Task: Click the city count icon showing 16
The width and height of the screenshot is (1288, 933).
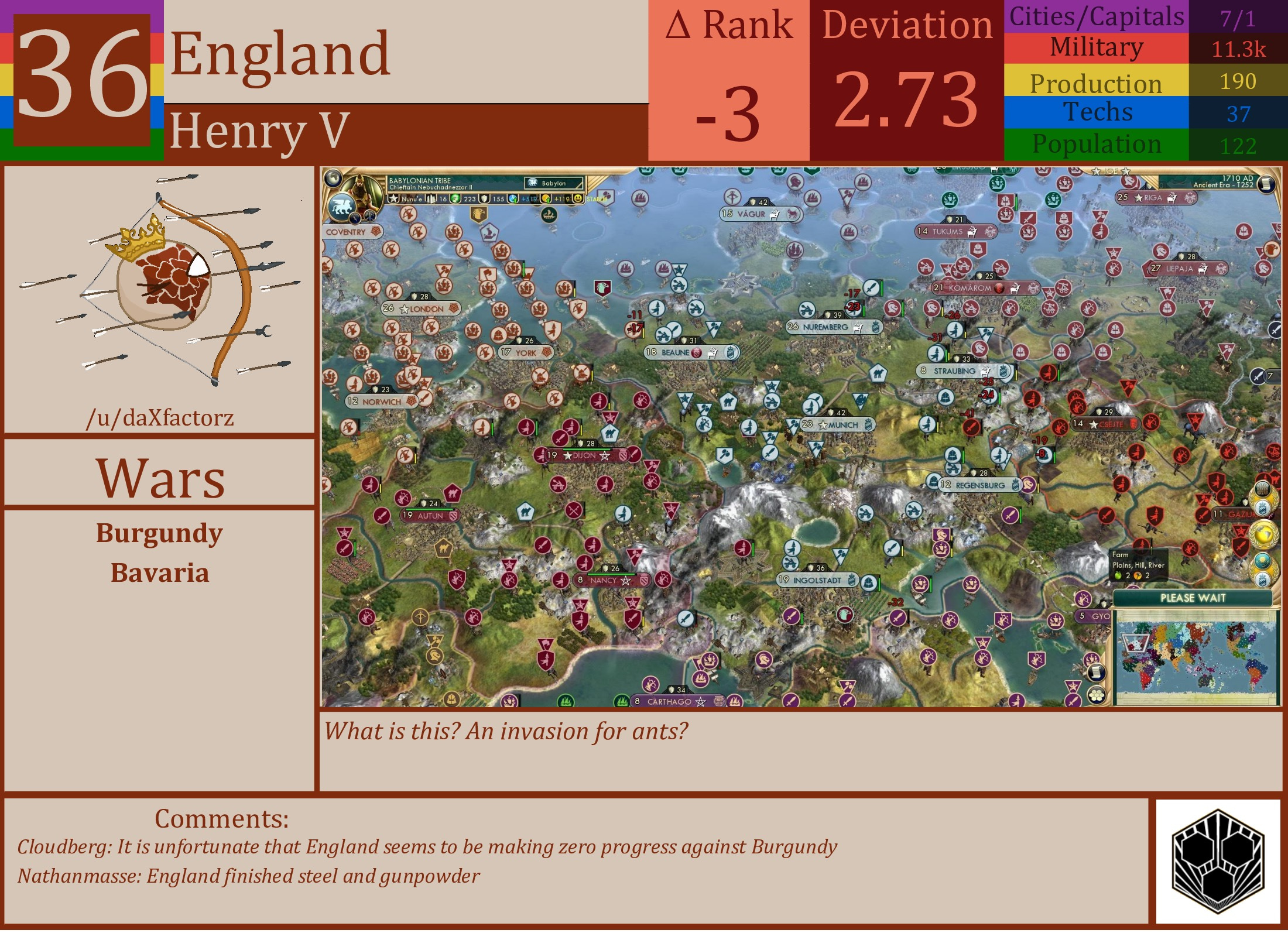Action: pos(431,199)
